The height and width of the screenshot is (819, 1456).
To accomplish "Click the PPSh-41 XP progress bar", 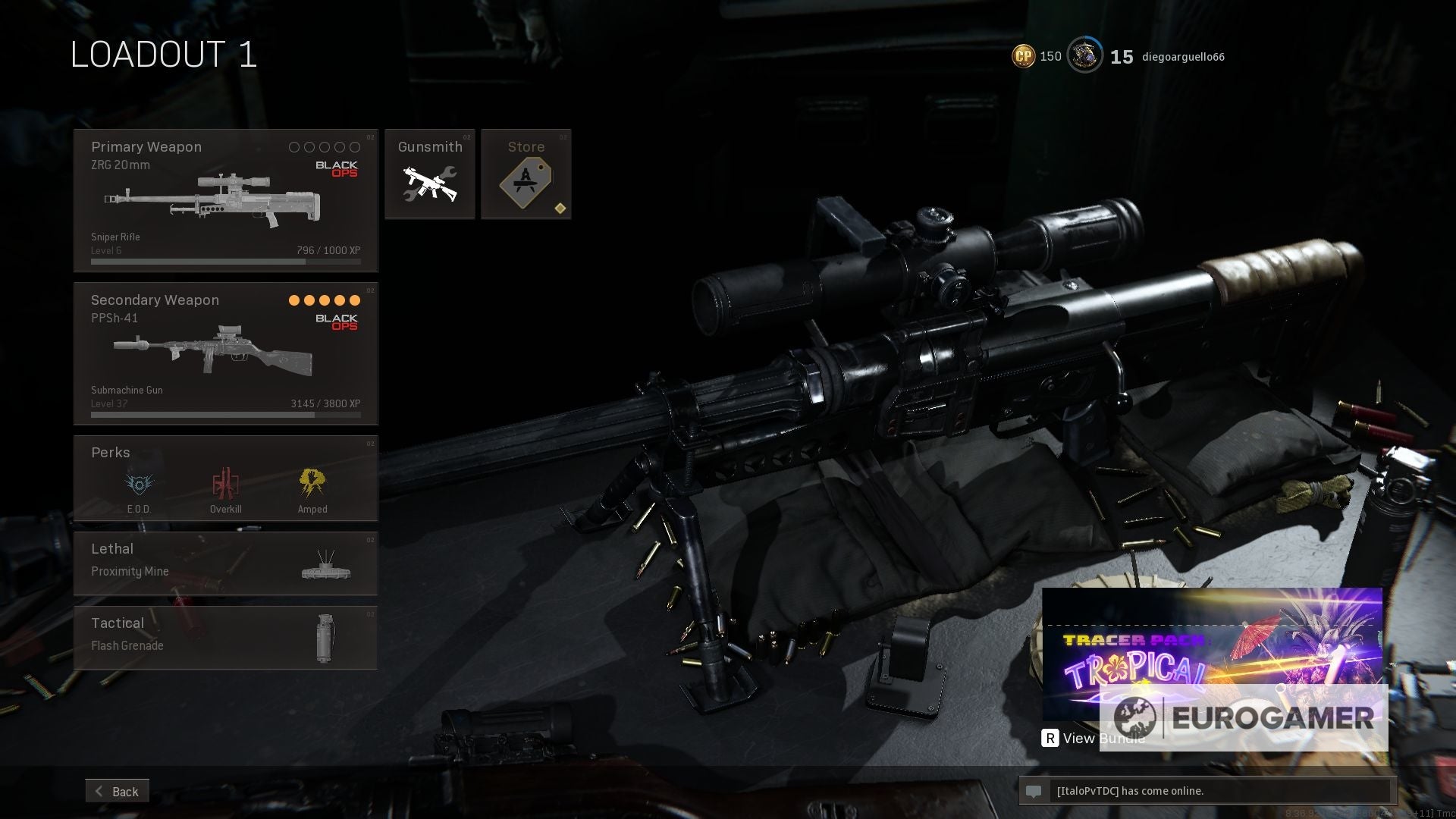I will tap(224, 414).
